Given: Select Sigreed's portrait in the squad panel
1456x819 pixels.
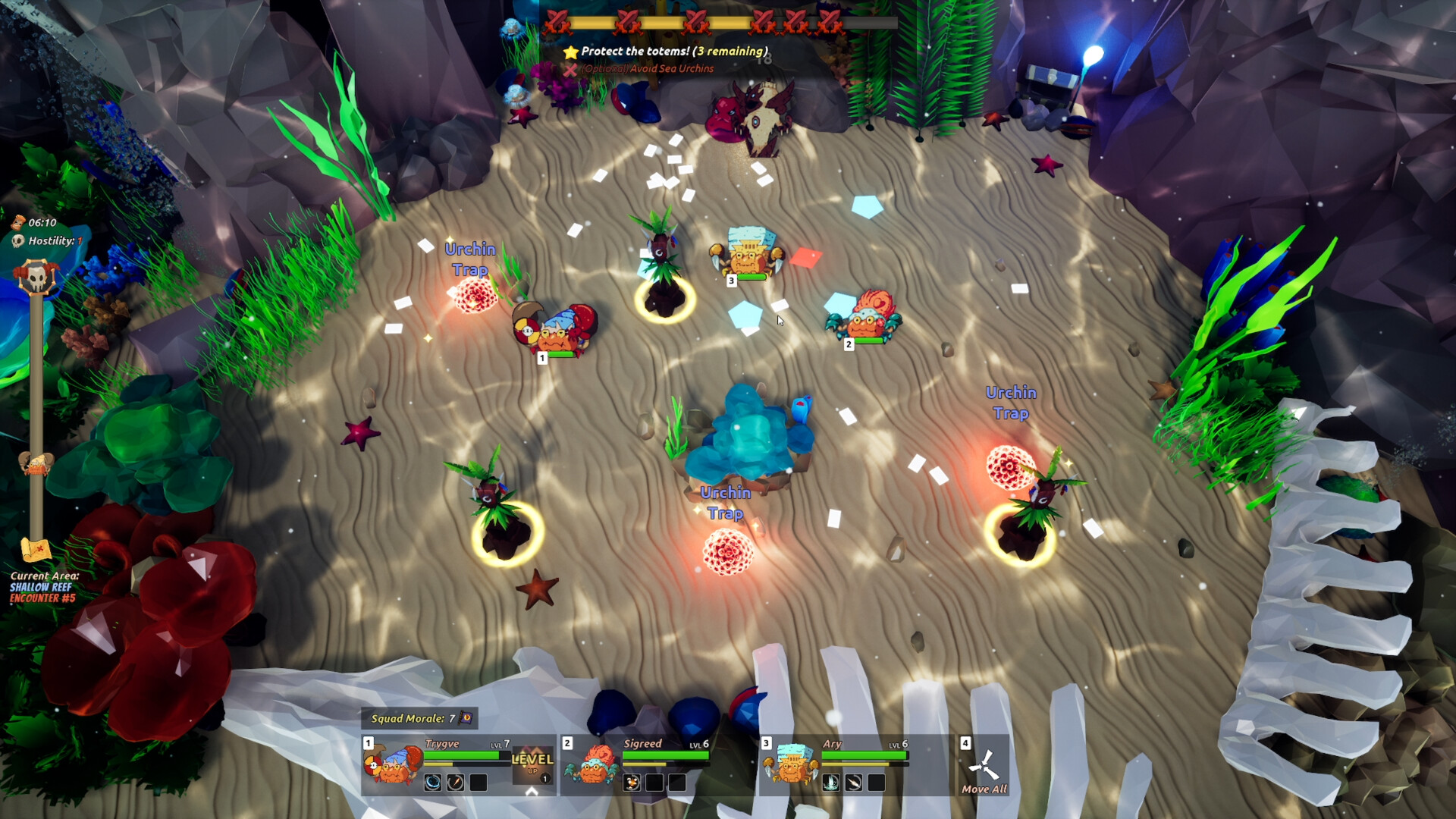Looking at the screenshot, I should tap(594, 767).
